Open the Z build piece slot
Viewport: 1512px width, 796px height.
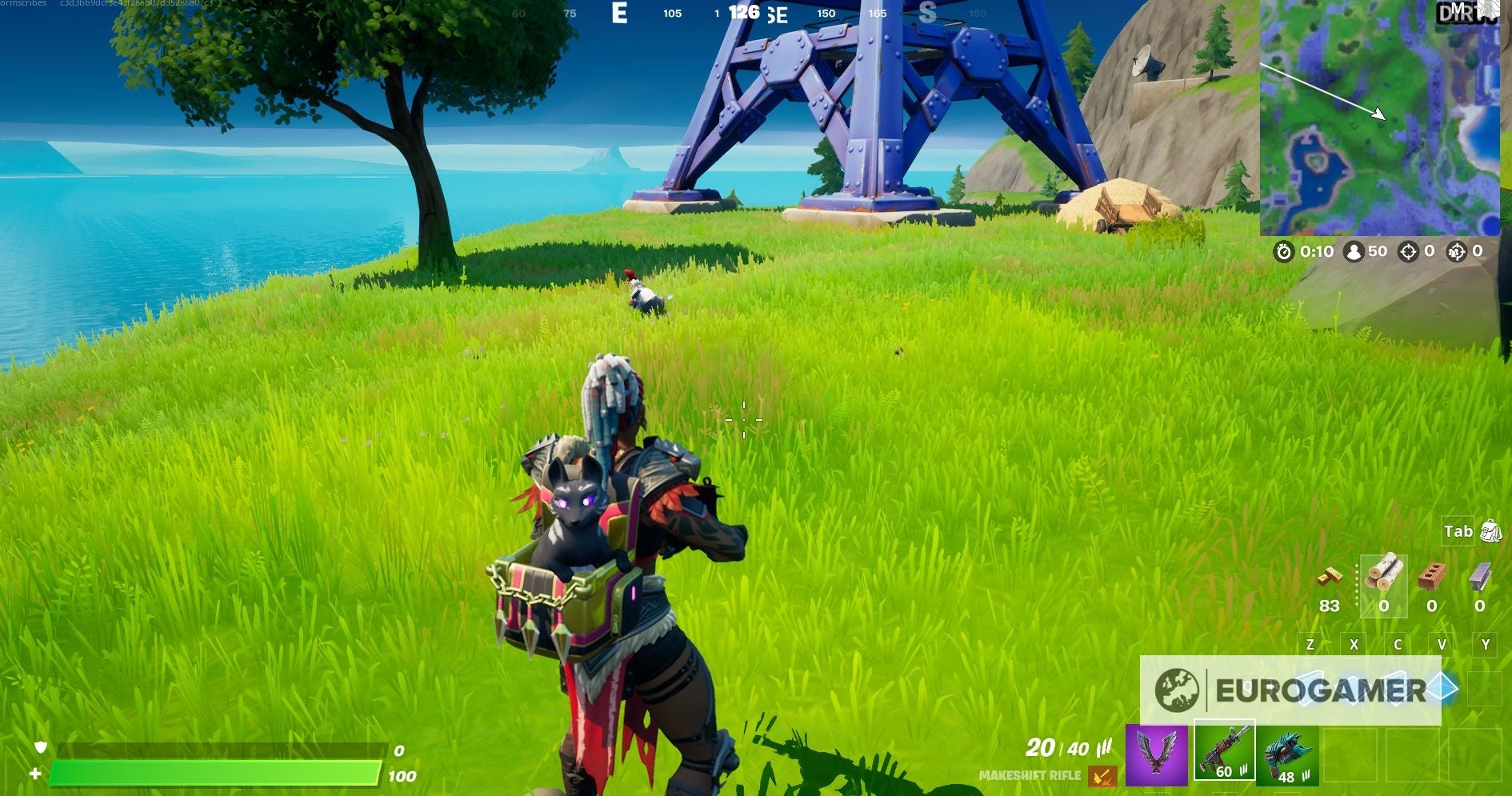coord(1312,644)
